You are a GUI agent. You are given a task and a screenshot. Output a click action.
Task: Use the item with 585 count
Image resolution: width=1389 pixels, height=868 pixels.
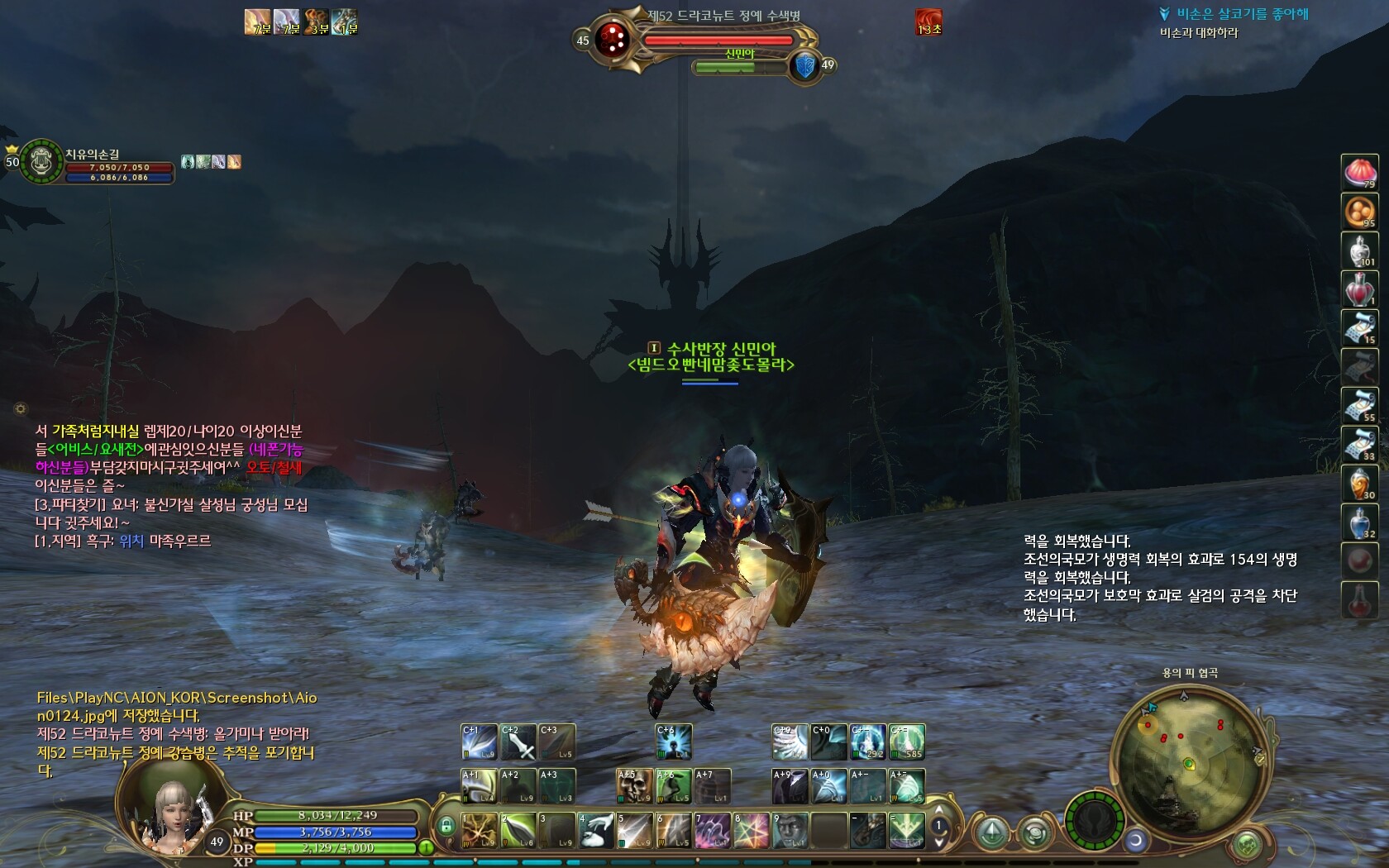(907, 742)
